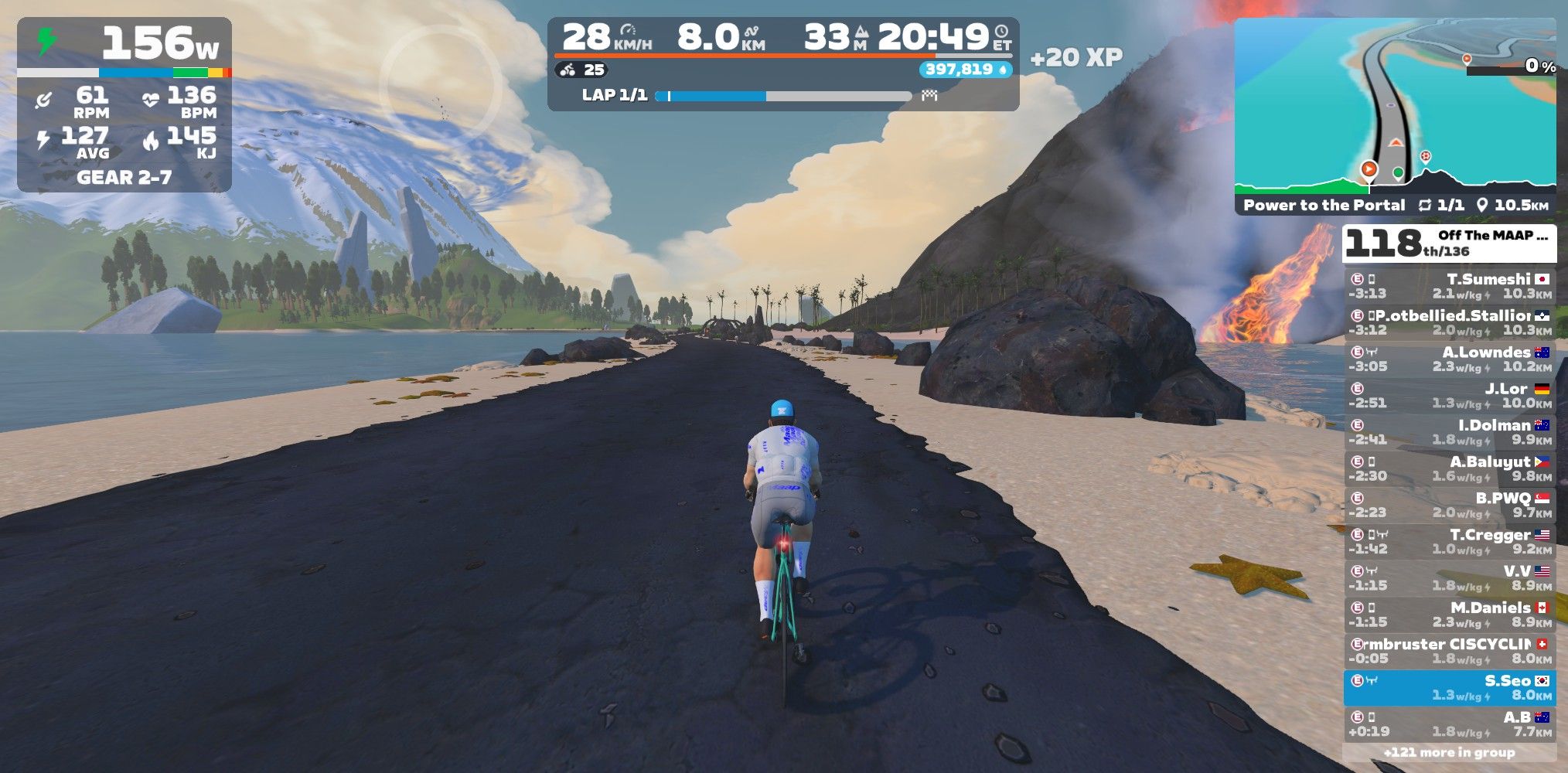Screen dimensions: 1568x773
Task: Choose T.Cregger in the riders list
Action: (1449, 541)
